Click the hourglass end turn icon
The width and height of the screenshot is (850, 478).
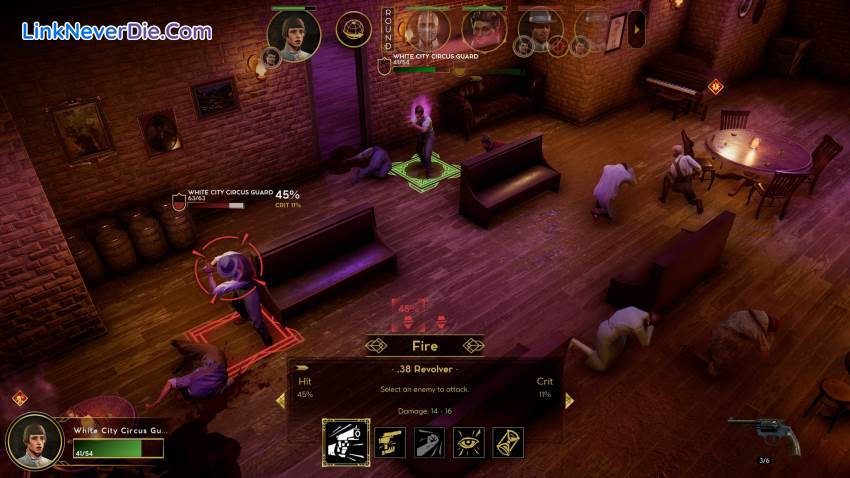(x=508, y=441)
